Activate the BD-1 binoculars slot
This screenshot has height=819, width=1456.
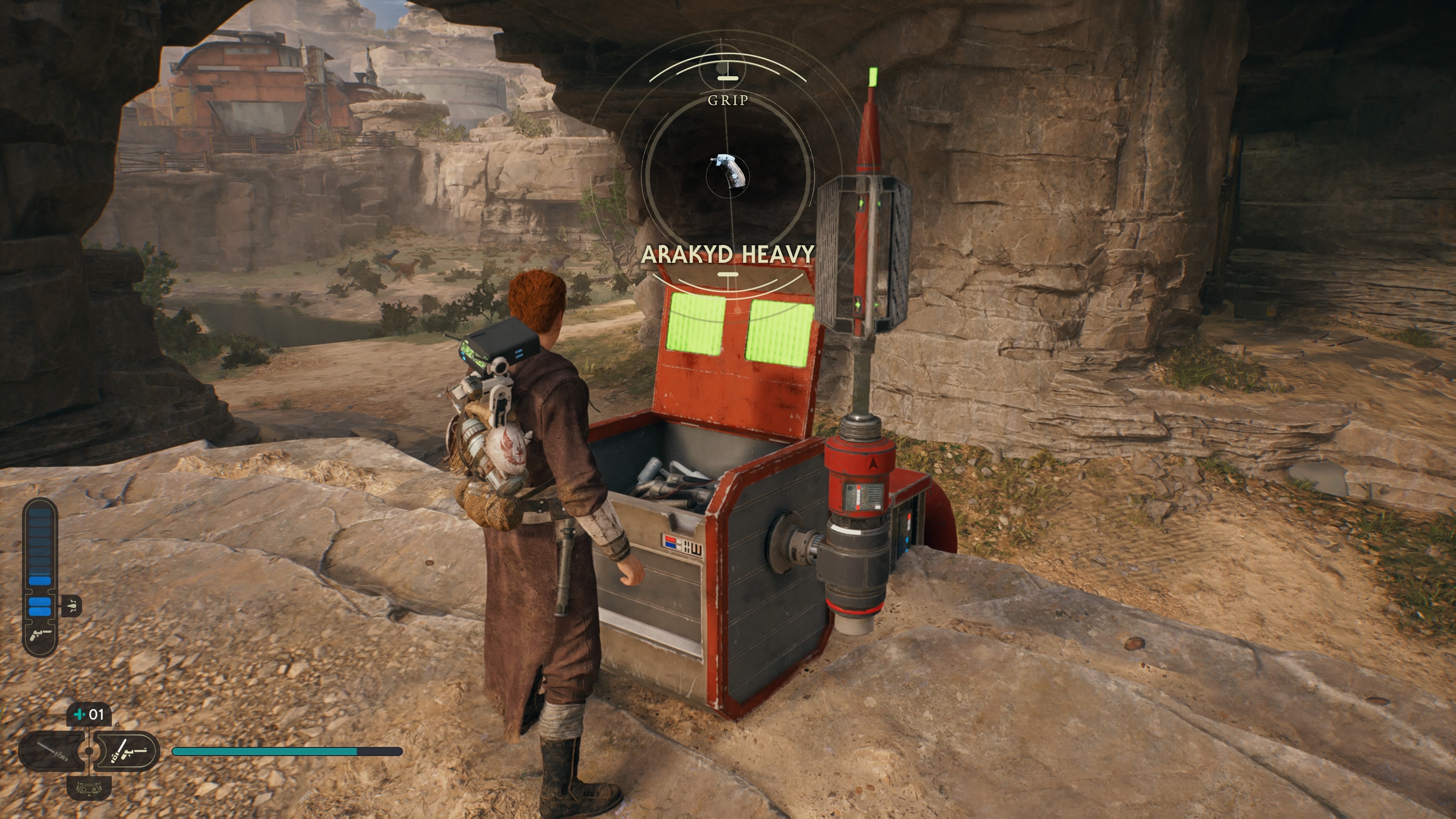point(89,788)
